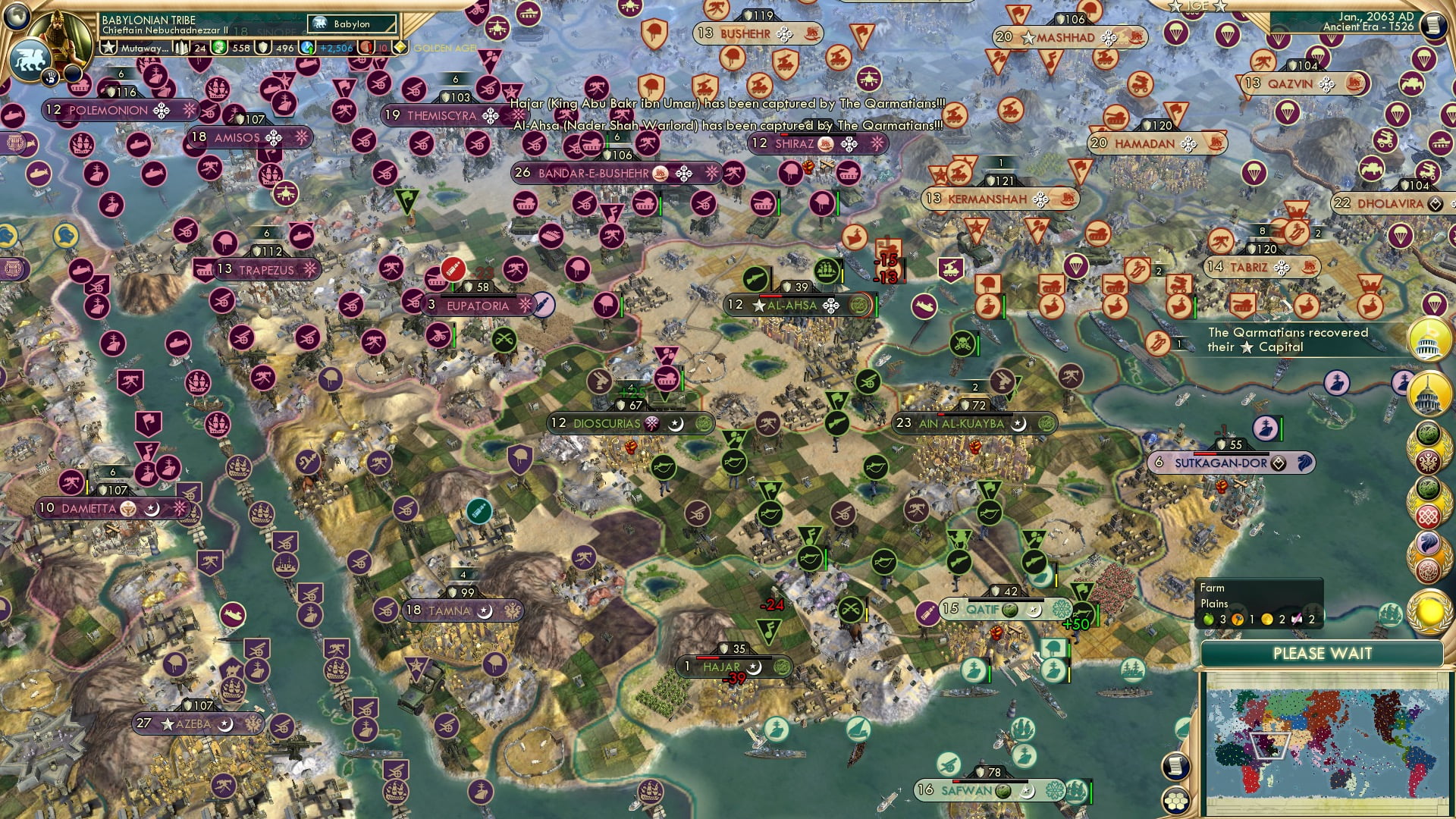This screenshot has width=1456, height=819.
Task: Click the PLEASE WAIT panel
Action: click(1324, 653)
